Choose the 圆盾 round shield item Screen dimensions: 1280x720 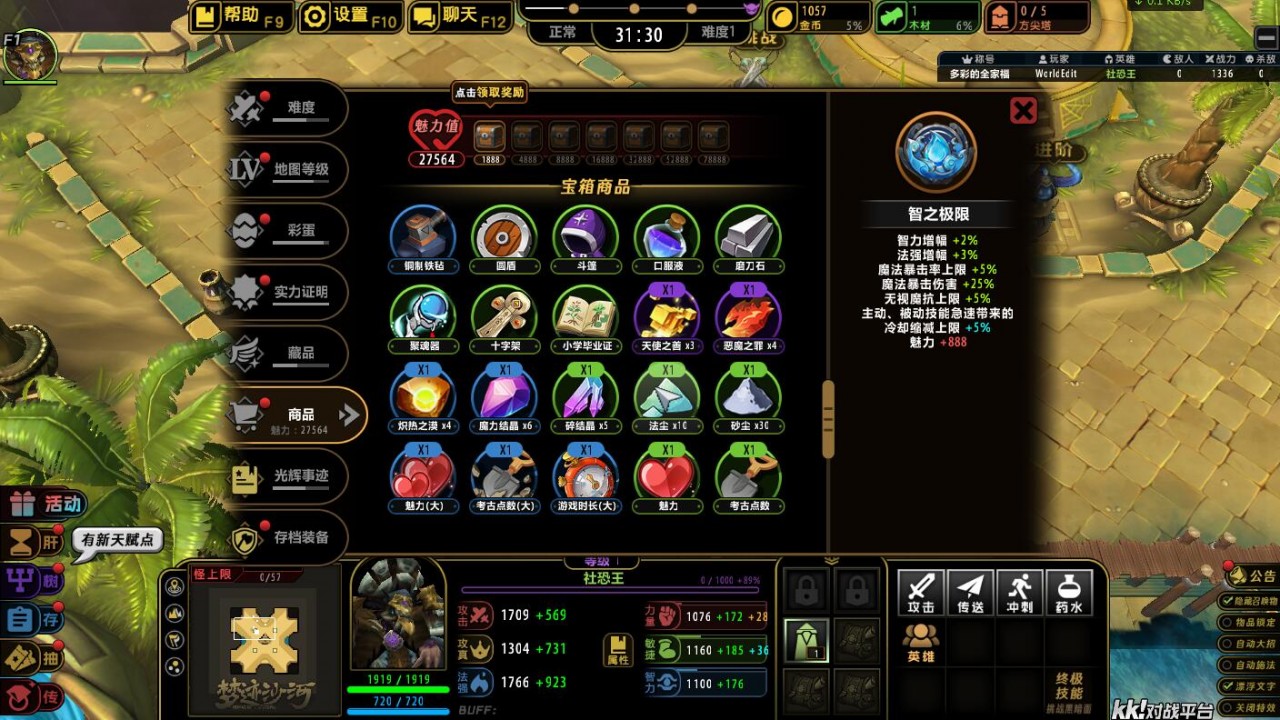(504, 234)
